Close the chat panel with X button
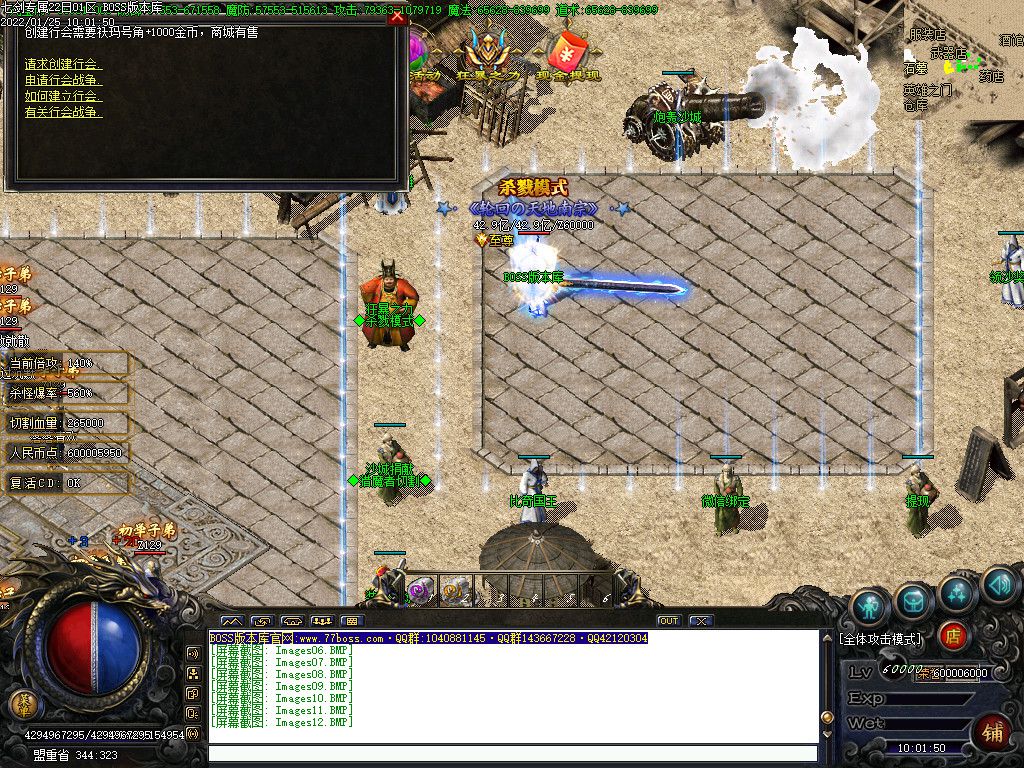The width and height of the screenshot is (1024, 768). point(701,621)
